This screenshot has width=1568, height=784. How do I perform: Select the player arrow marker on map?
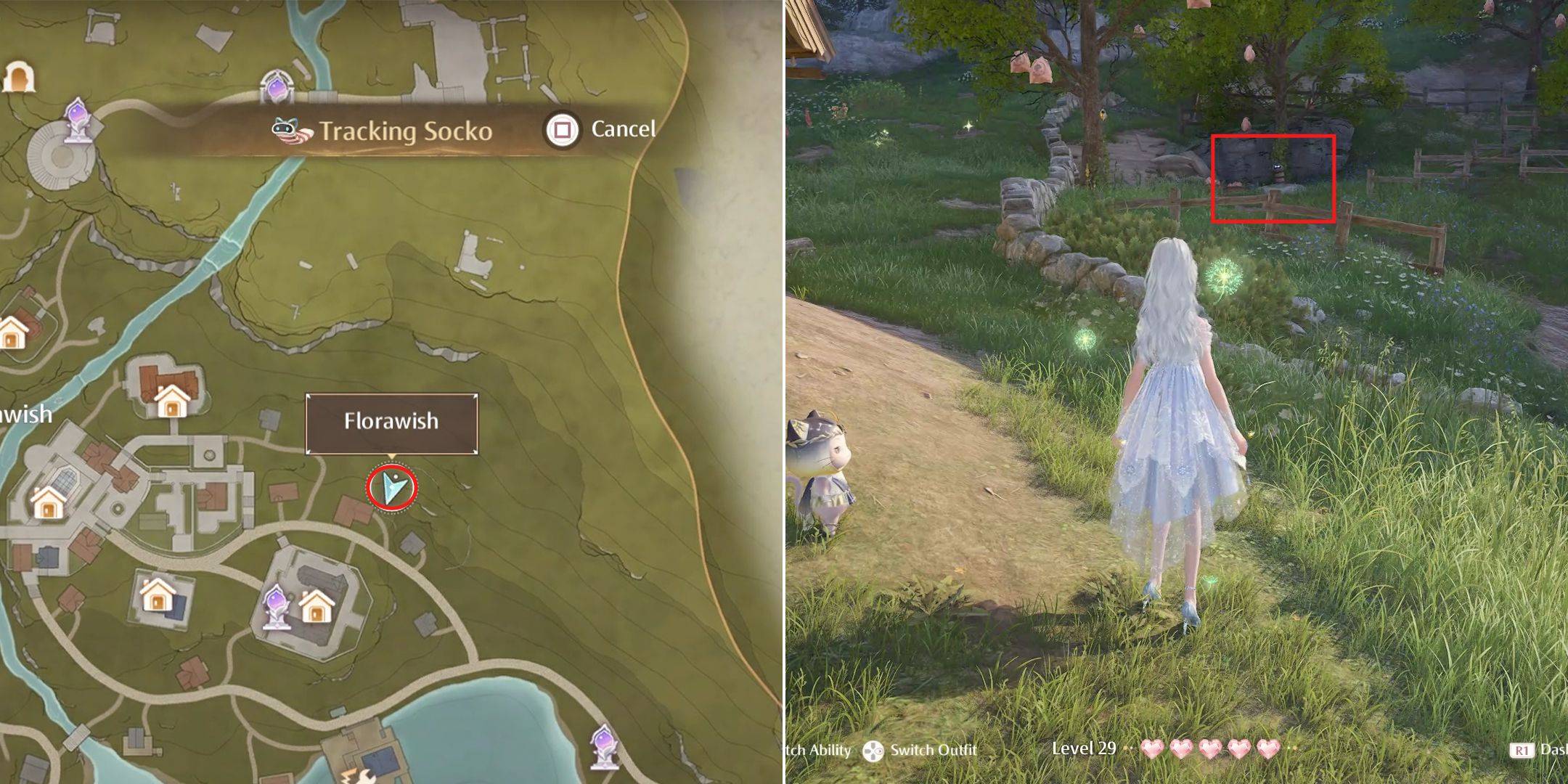click(x=392, y=487)
